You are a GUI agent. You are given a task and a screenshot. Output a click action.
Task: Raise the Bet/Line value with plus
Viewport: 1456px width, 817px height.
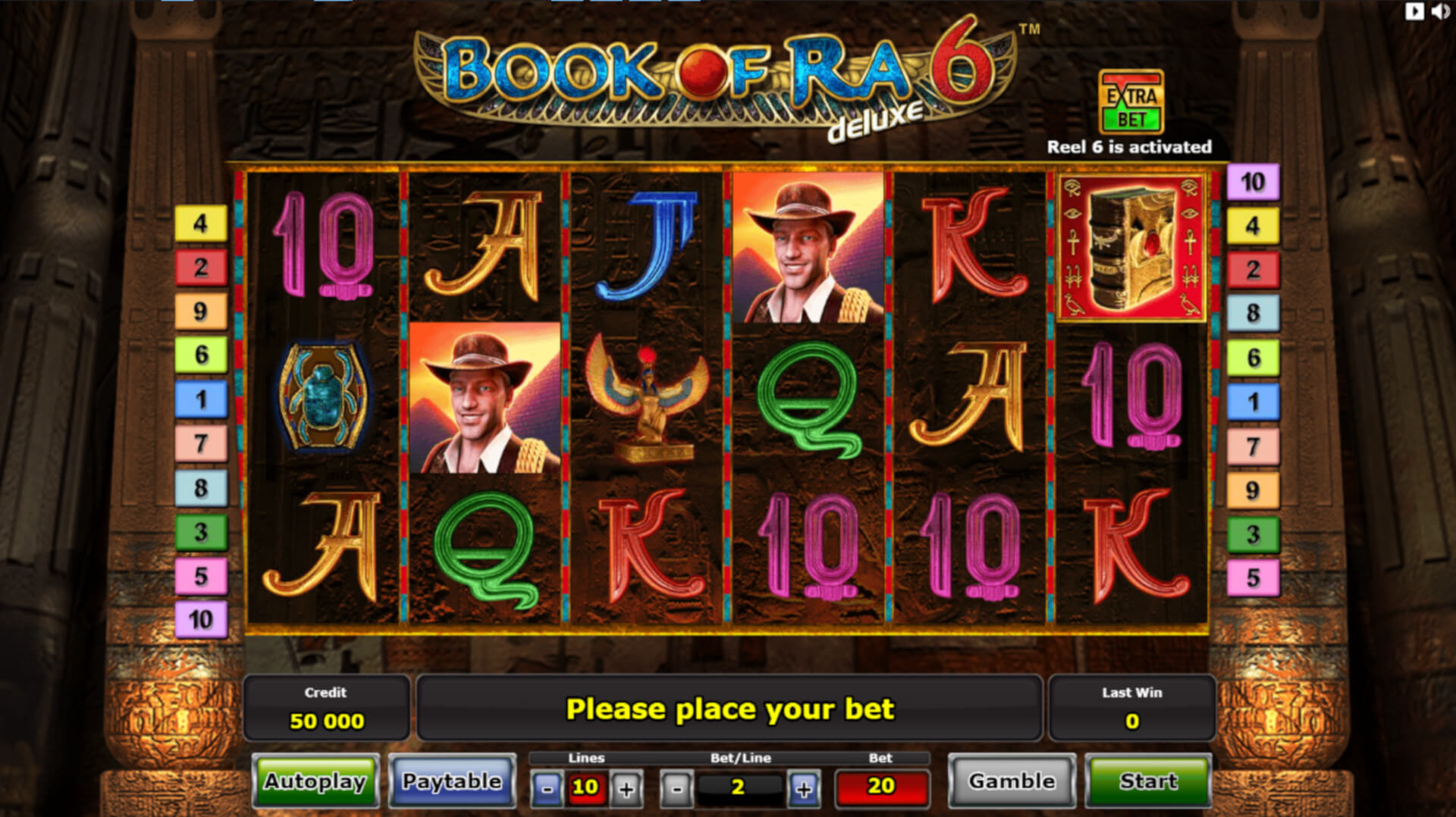point(804,788)
